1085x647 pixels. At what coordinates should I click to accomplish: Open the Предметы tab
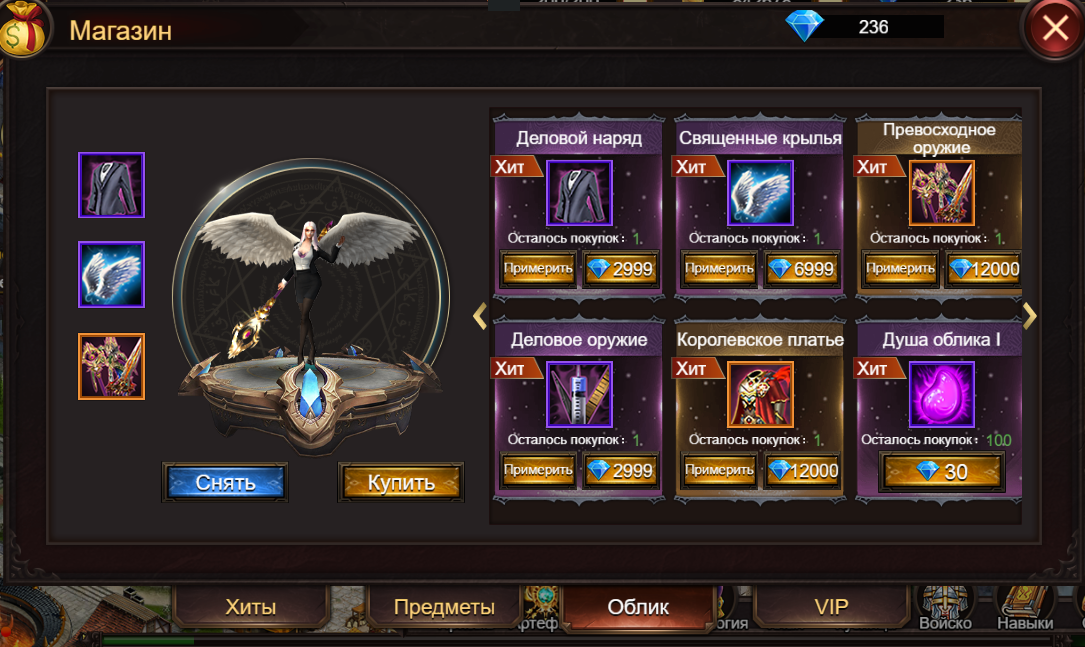(x=444, y=607)
